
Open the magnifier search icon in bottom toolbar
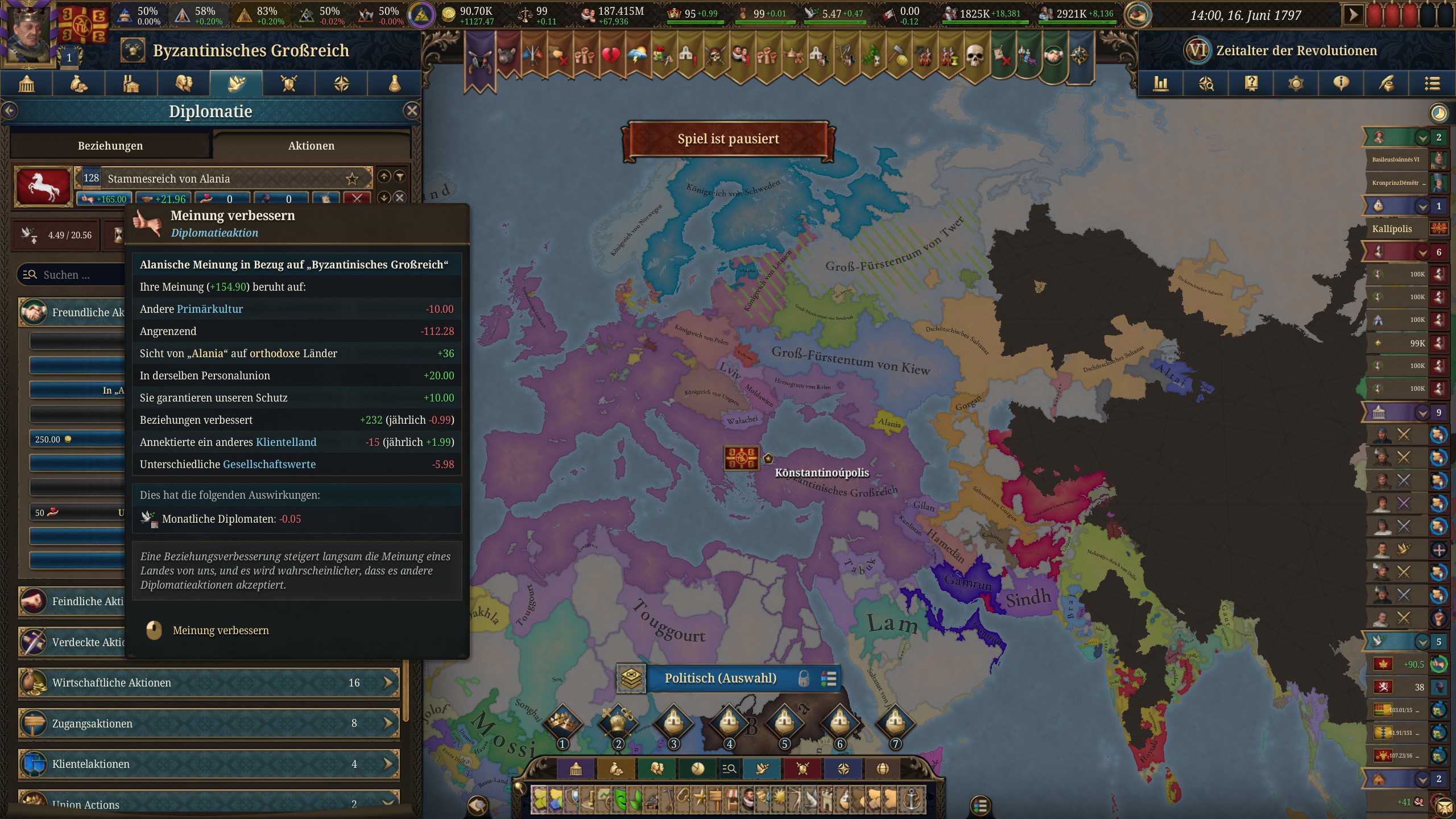tap(730, 768)
